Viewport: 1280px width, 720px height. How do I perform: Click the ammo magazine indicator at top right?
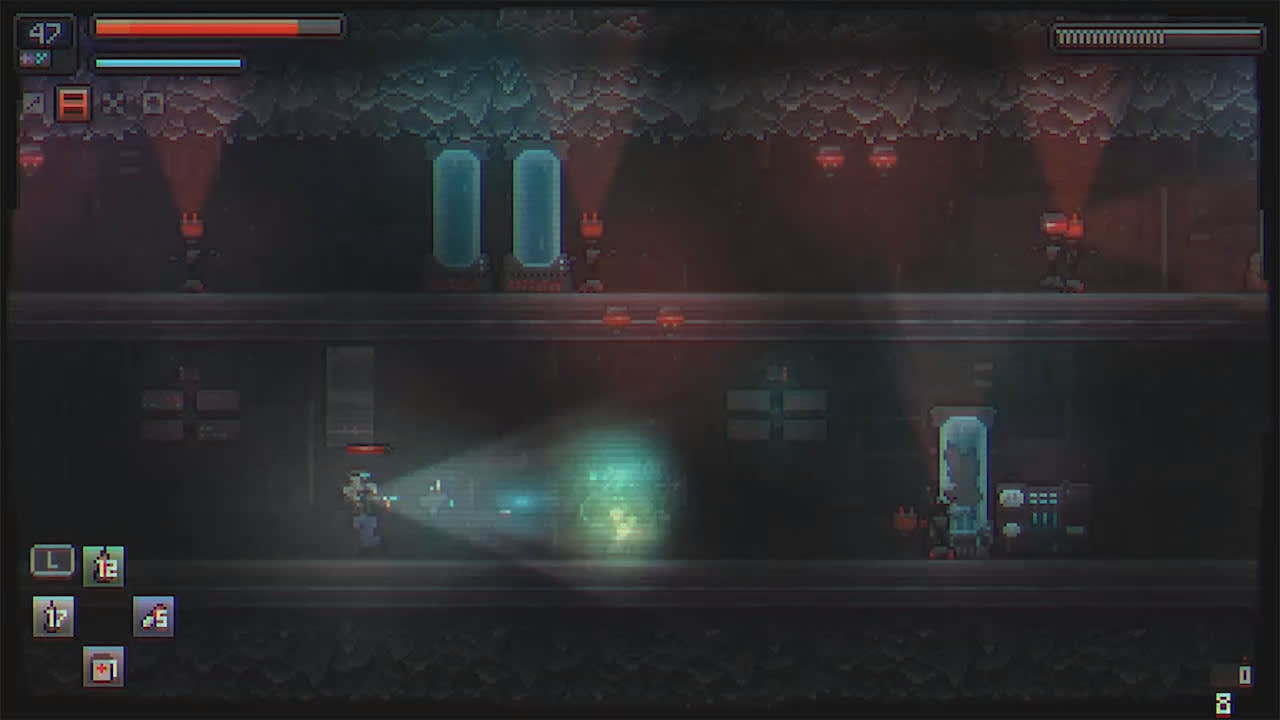tap(1157, 38)
